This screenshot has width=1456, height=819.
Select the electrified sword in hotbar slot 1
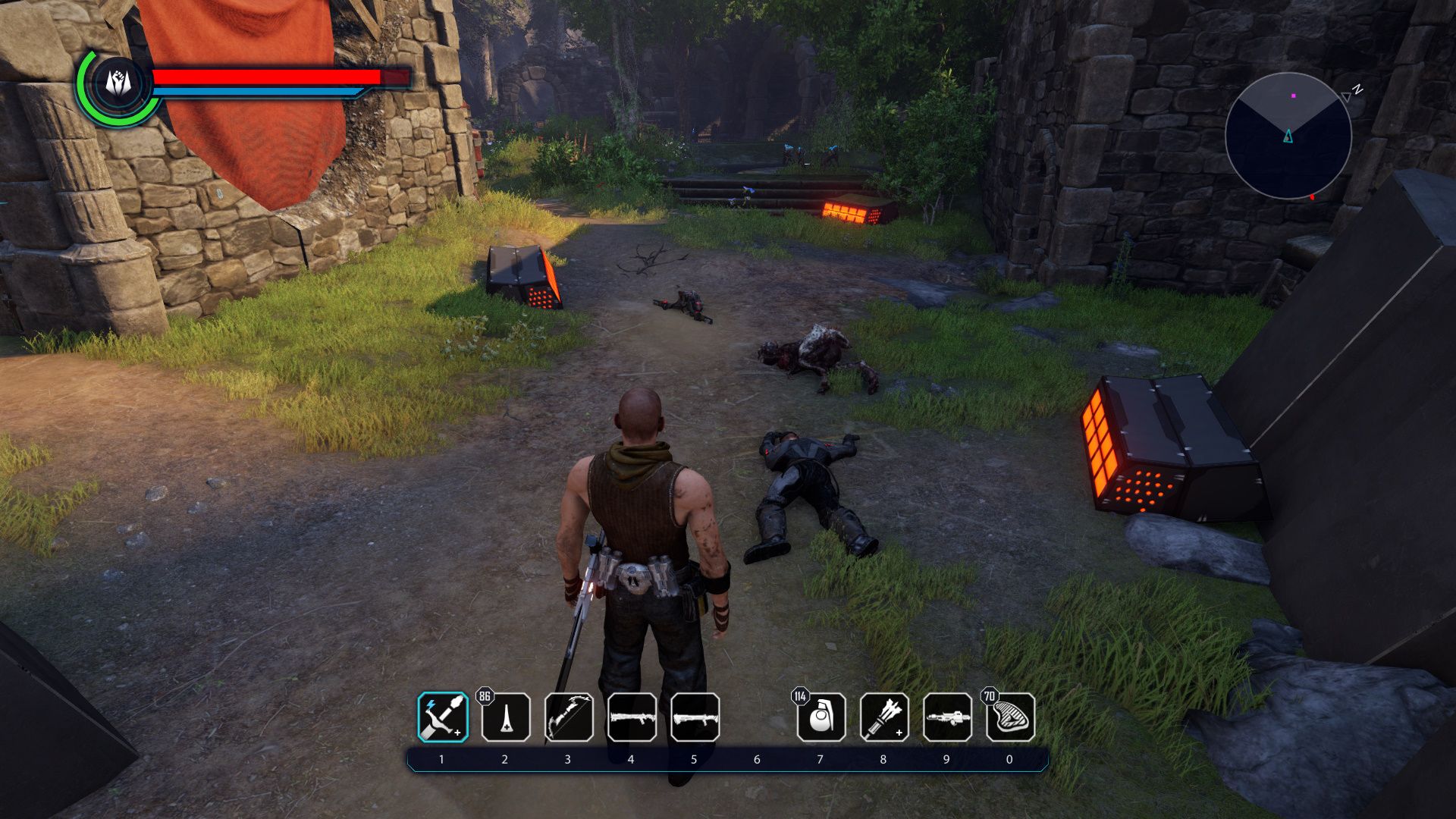(x=443, y=717)
